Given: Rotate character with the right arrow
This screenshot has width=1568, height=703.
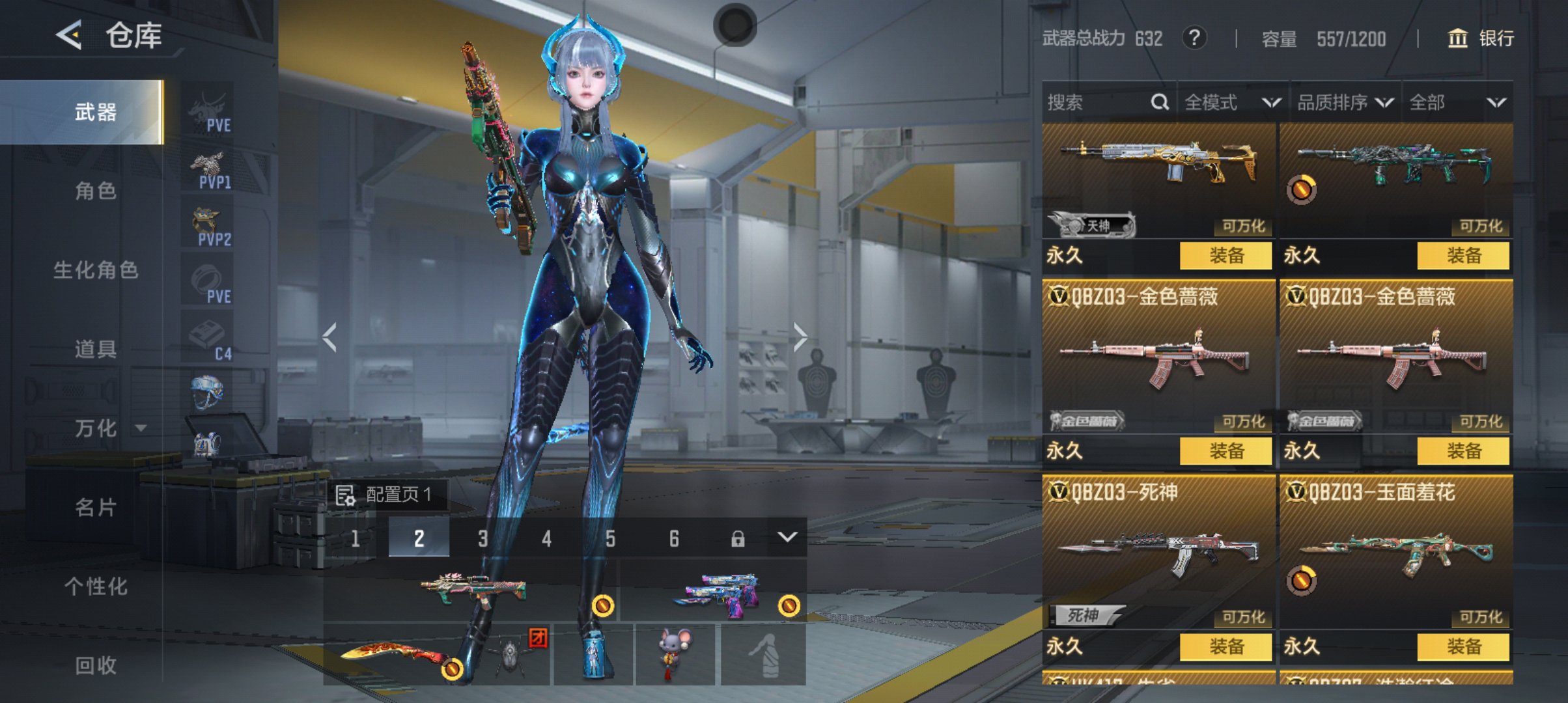Looking at the screenshot, I should [800, 337].
